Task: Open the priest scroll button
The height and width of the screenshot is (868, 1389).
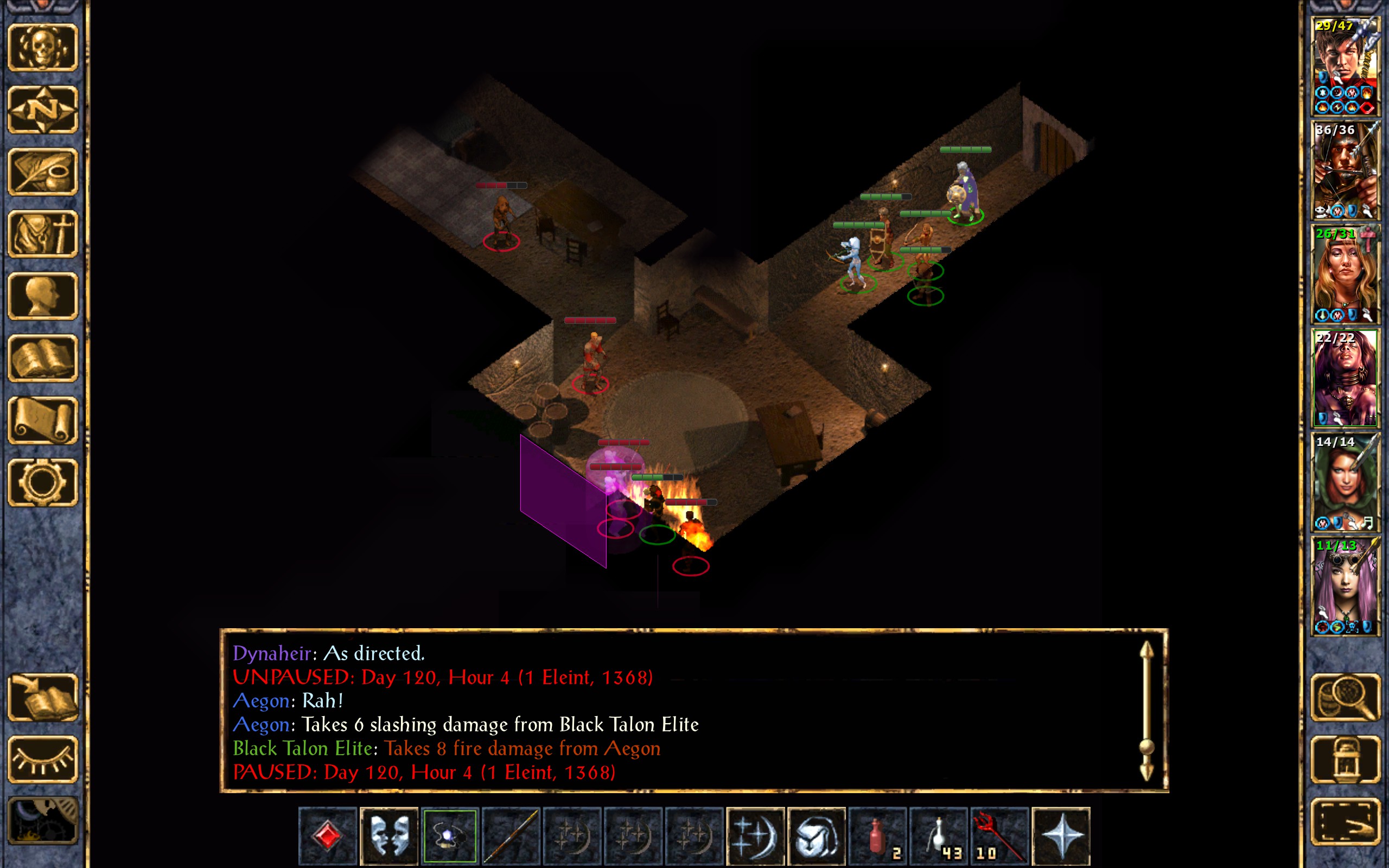Action: [43, 420]
